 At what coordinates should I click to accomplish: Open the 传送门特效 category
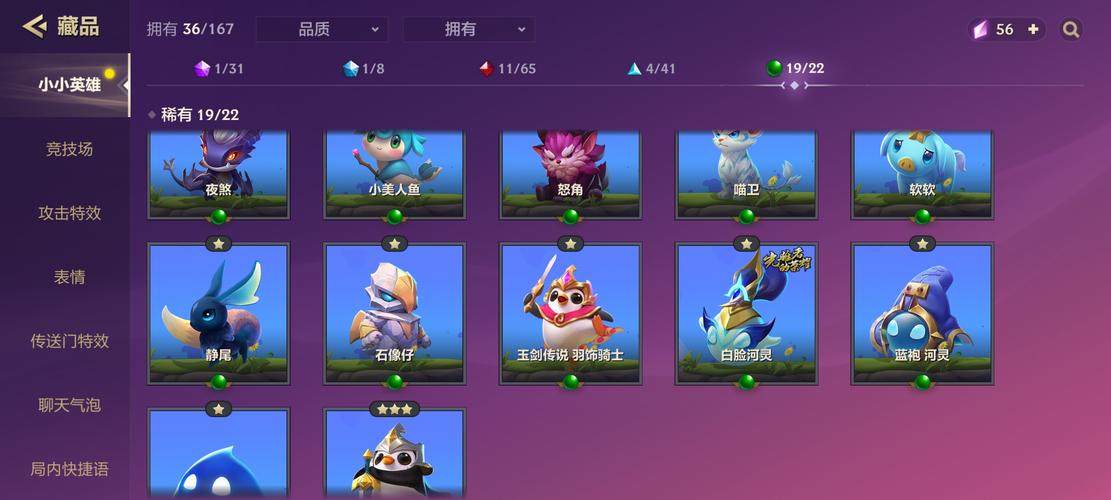69,341
